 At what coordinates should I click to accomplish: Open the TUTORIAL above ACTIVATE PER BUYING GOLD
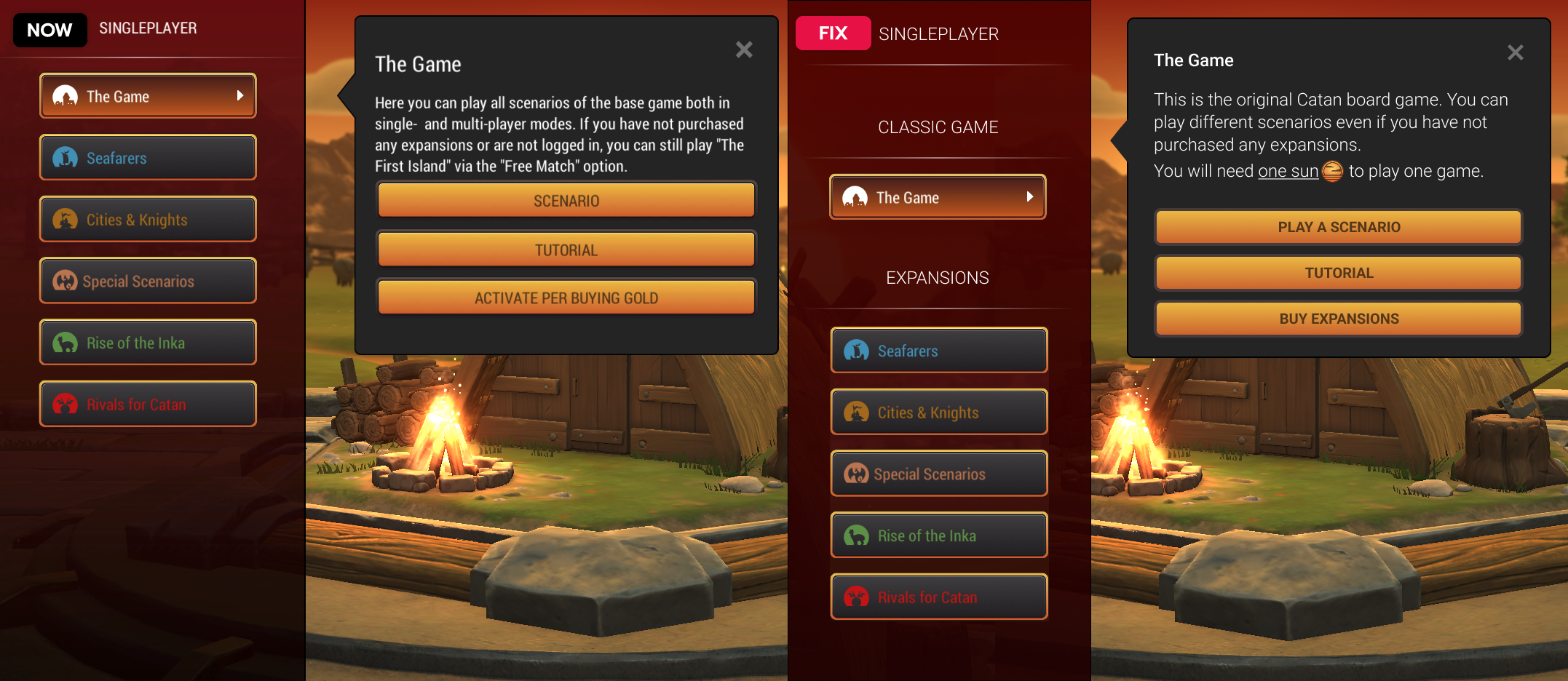[566, 250]
